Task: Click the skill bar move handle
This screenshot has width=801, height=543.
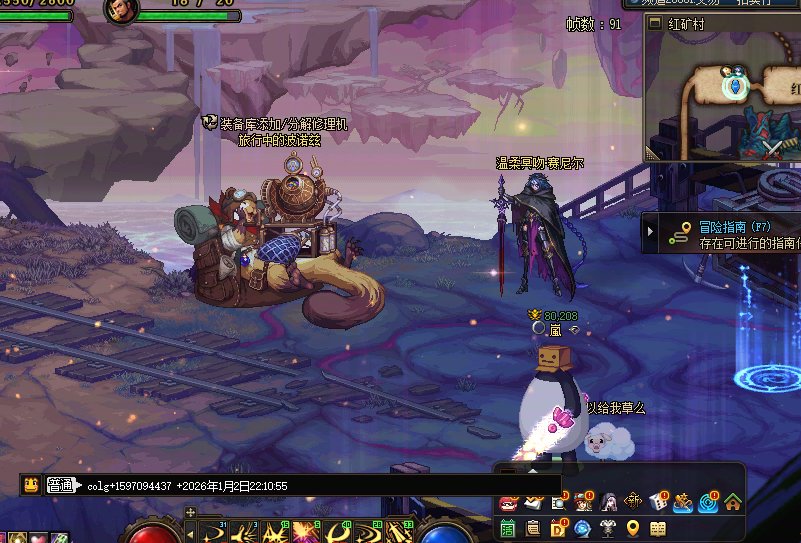Action: tap(190, 513)
